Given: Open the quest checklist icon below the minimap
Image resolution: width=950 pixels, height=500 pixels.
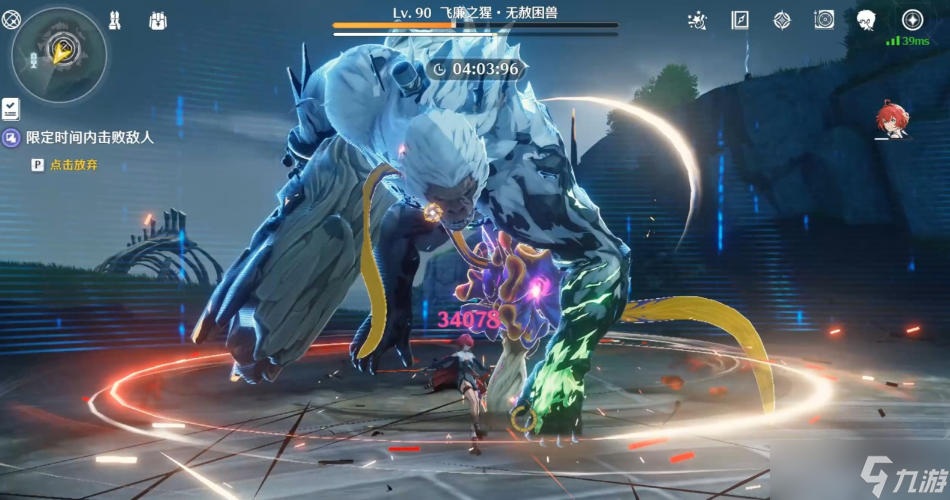Looking at the screenshot, I should [x=11, y=108].
